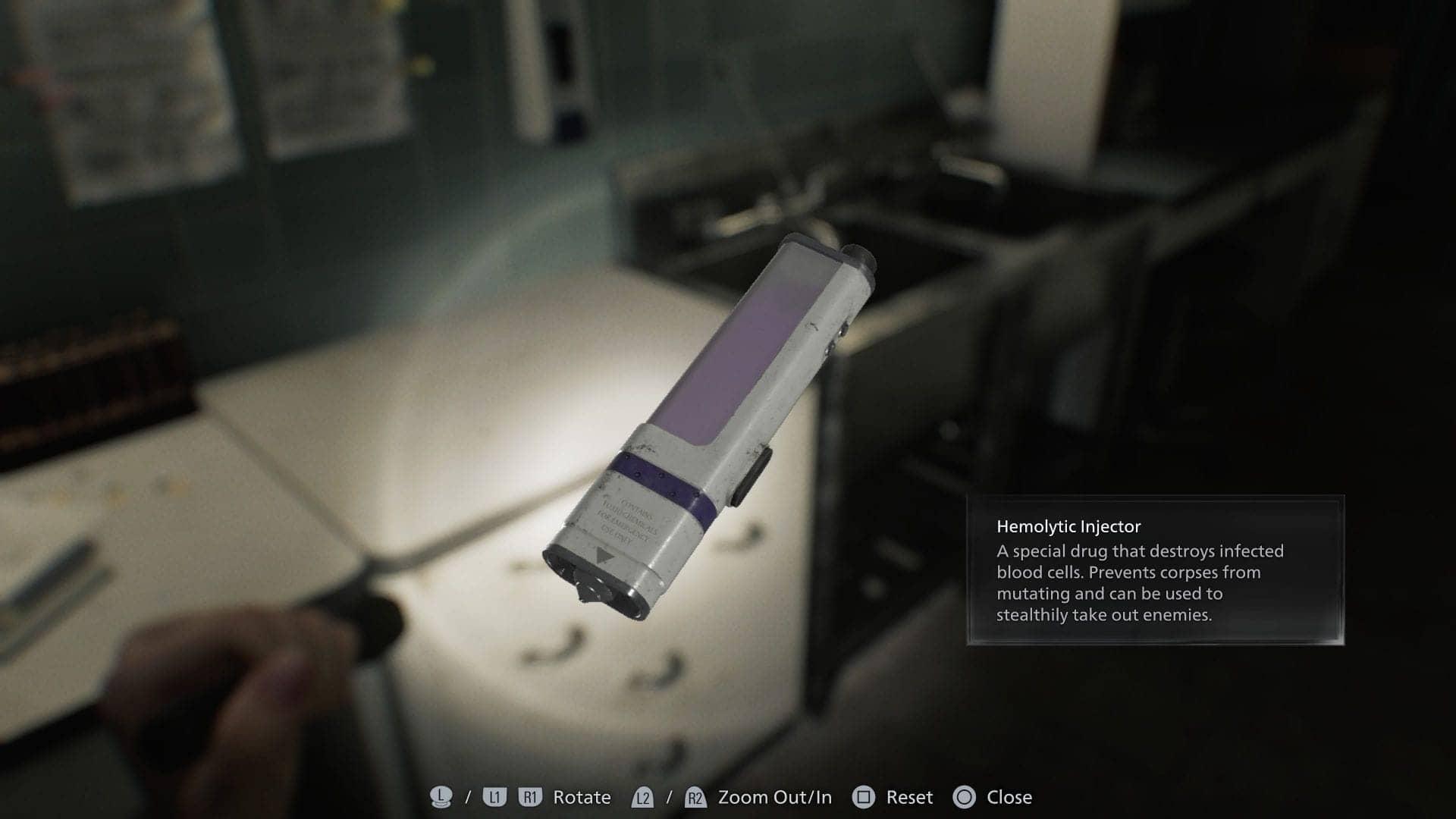
Task: Click the Hemolytic Injector title text
Action: pyautogui.click(x=1068, y=525)
